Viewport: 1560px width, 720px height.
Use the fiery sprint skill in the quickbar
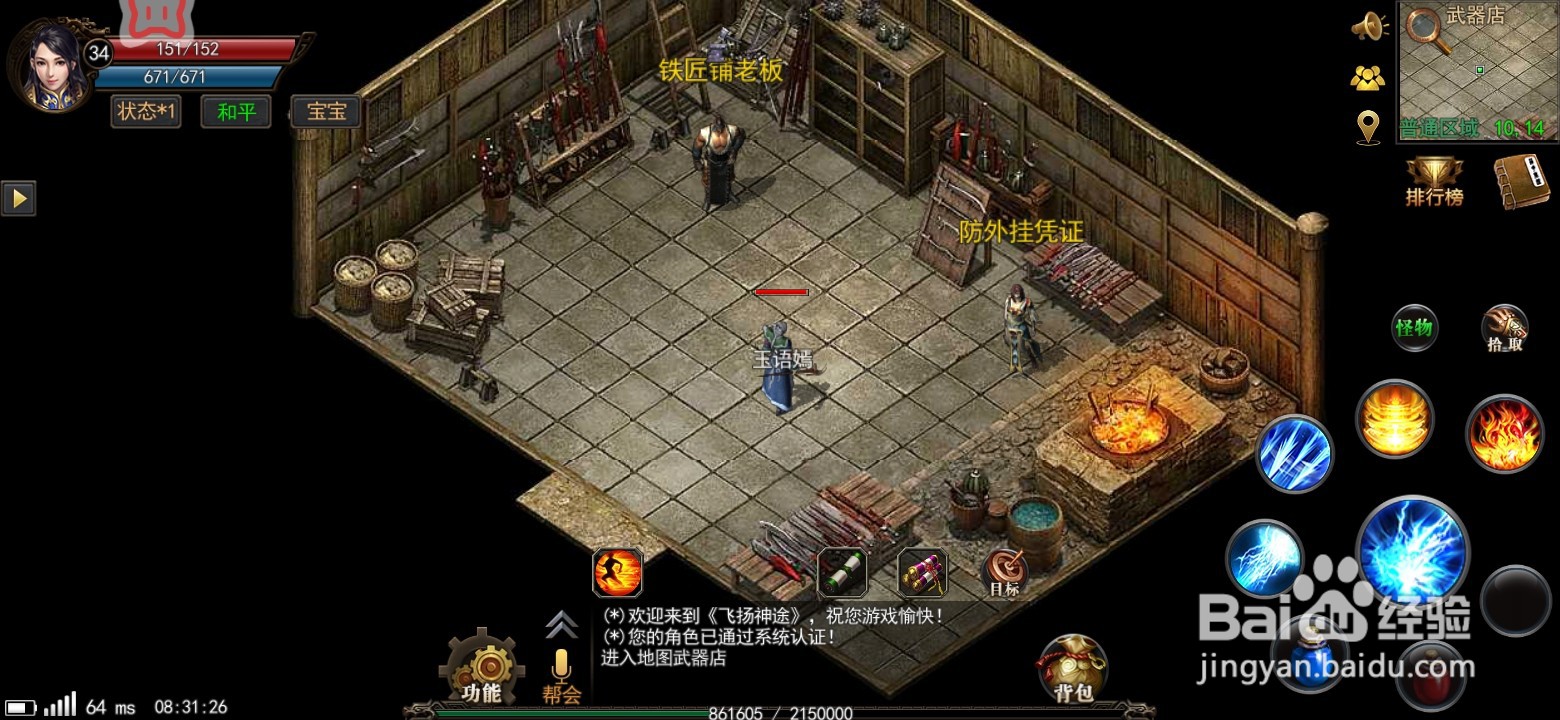click(617, 570)
